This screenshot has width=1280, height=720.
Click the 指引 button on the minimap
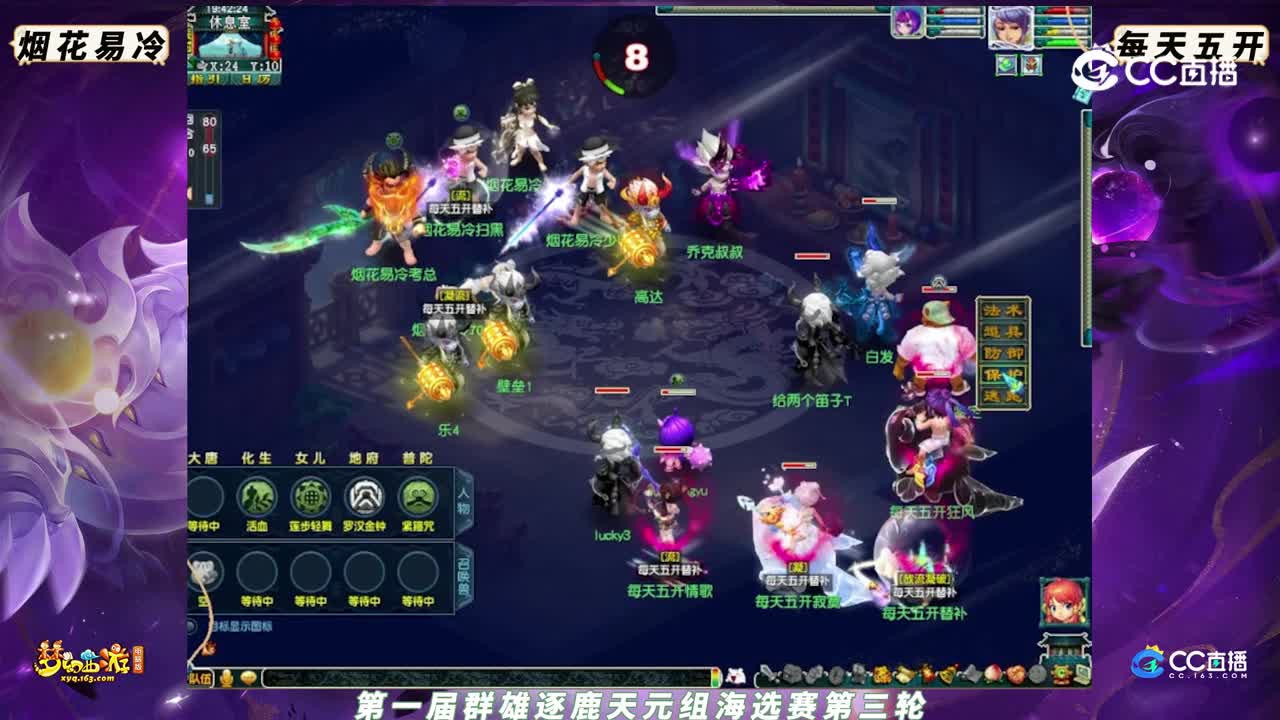pos(205,78)
